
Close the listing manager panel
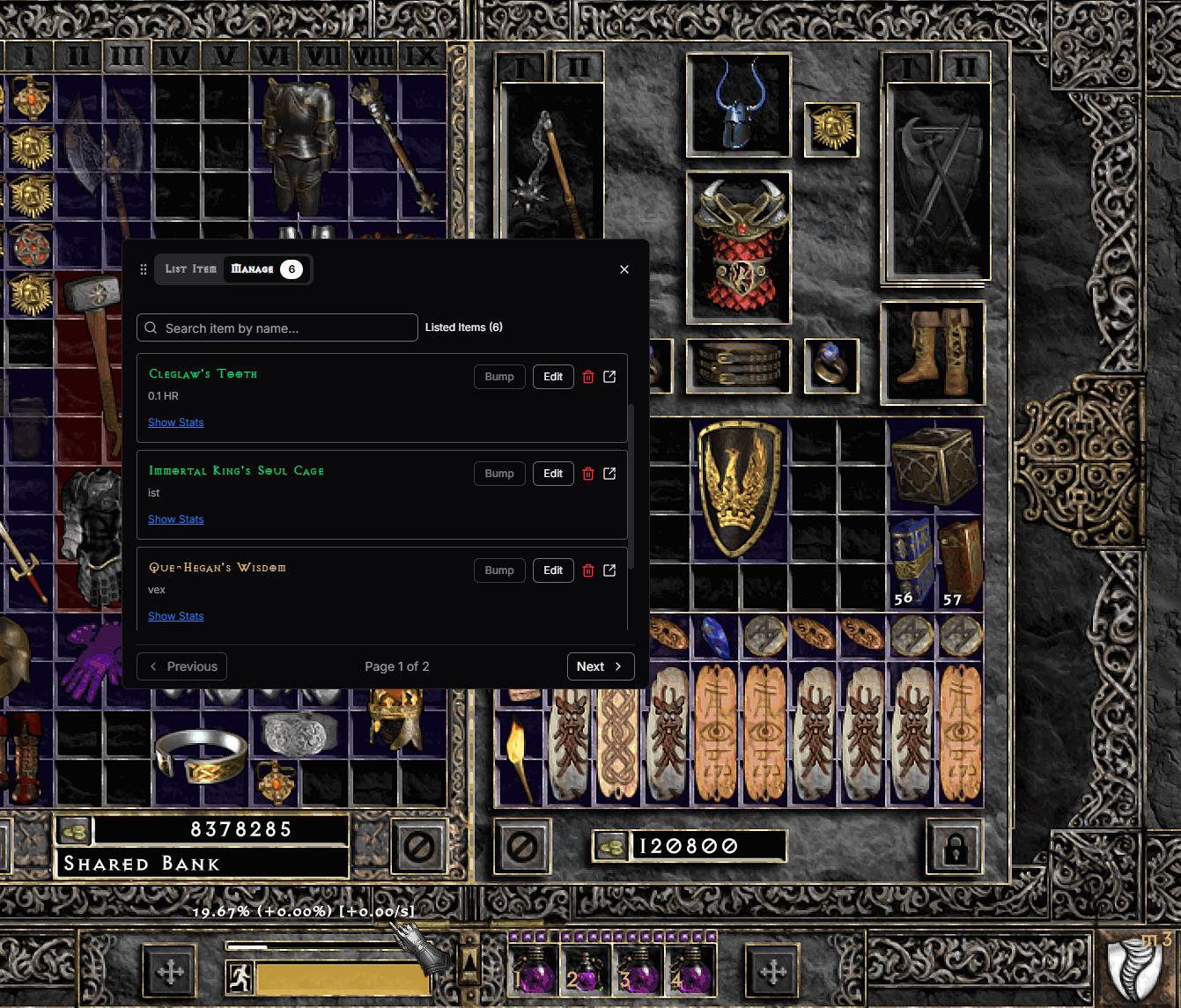coord(624,269)
